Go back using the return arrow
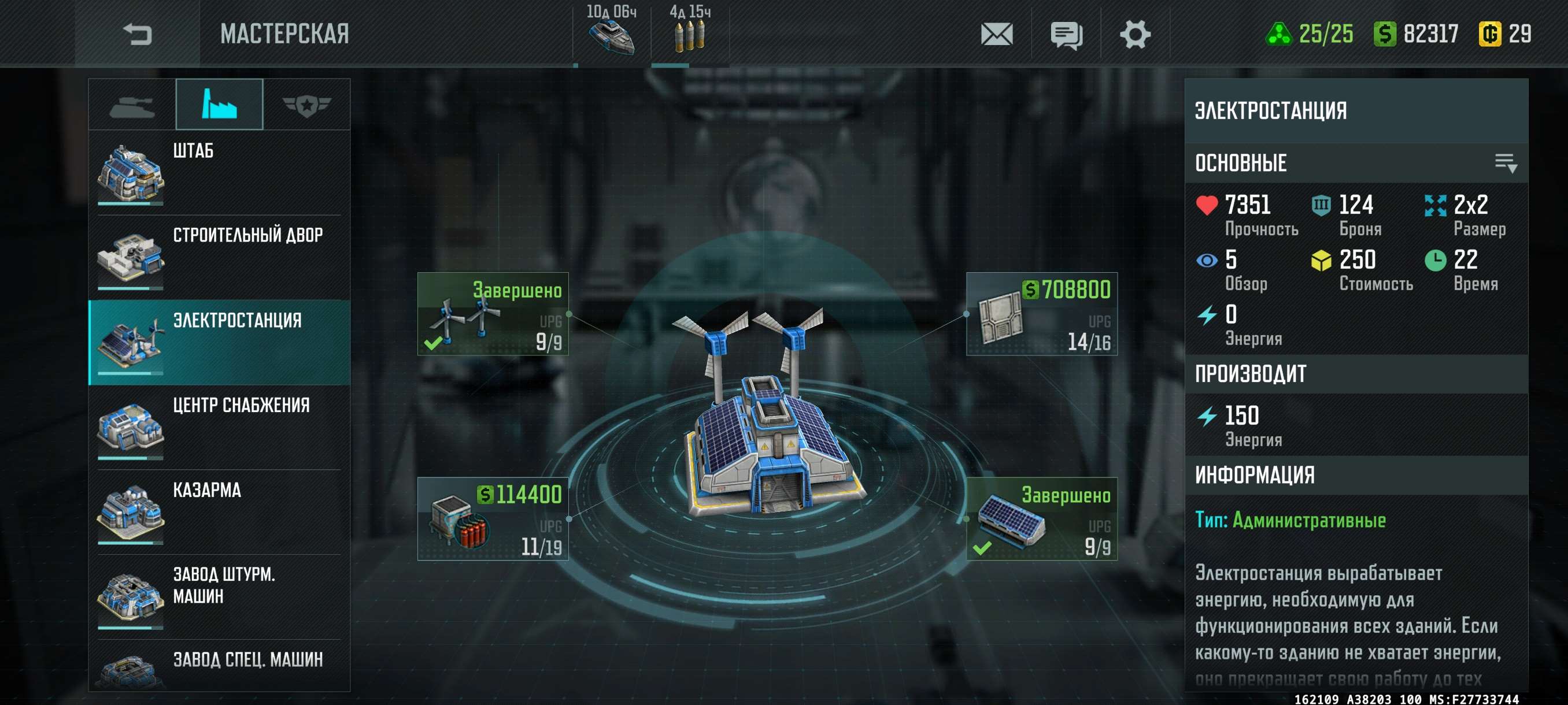 (x=137, y=34)
